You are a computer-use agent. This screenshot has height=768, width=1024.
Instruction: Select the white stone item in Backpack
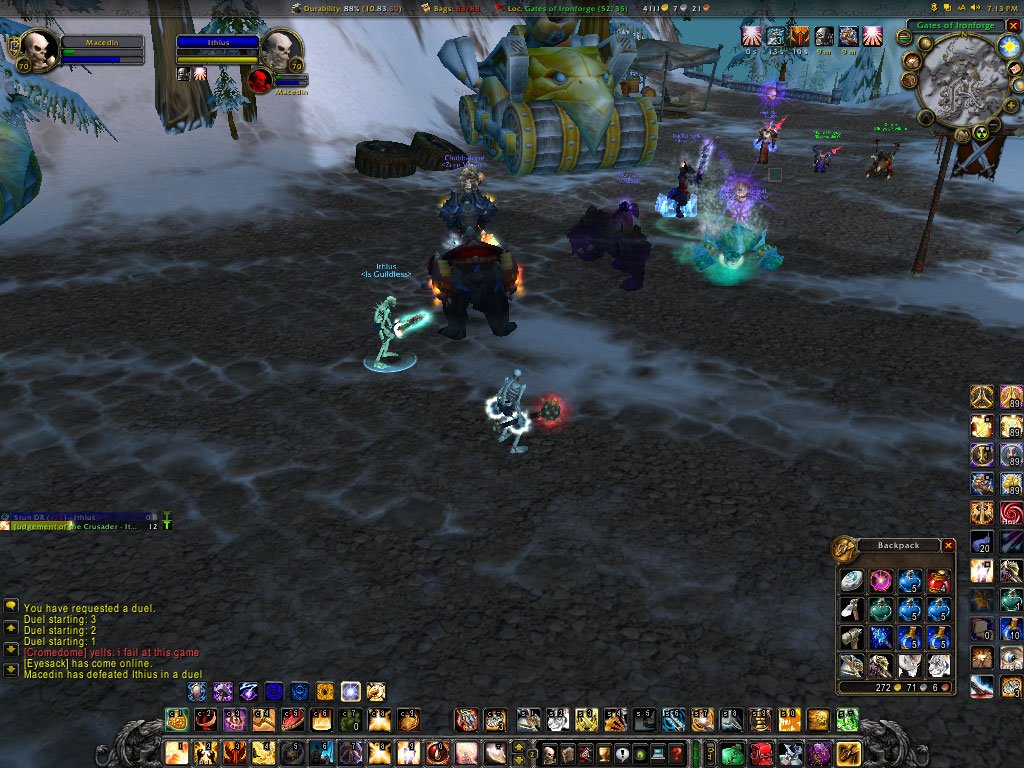851,581
